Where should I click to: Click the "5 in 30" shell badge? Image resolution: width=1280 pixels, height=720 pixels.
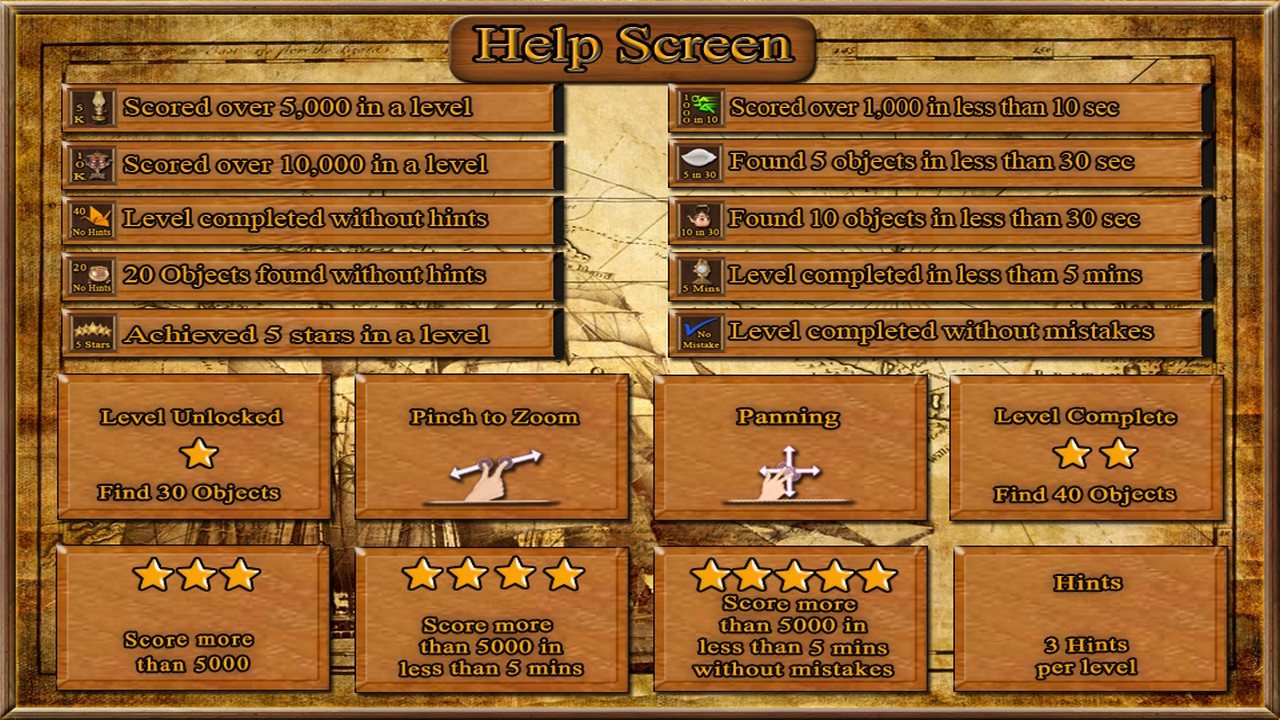click(x=700, y=164)
